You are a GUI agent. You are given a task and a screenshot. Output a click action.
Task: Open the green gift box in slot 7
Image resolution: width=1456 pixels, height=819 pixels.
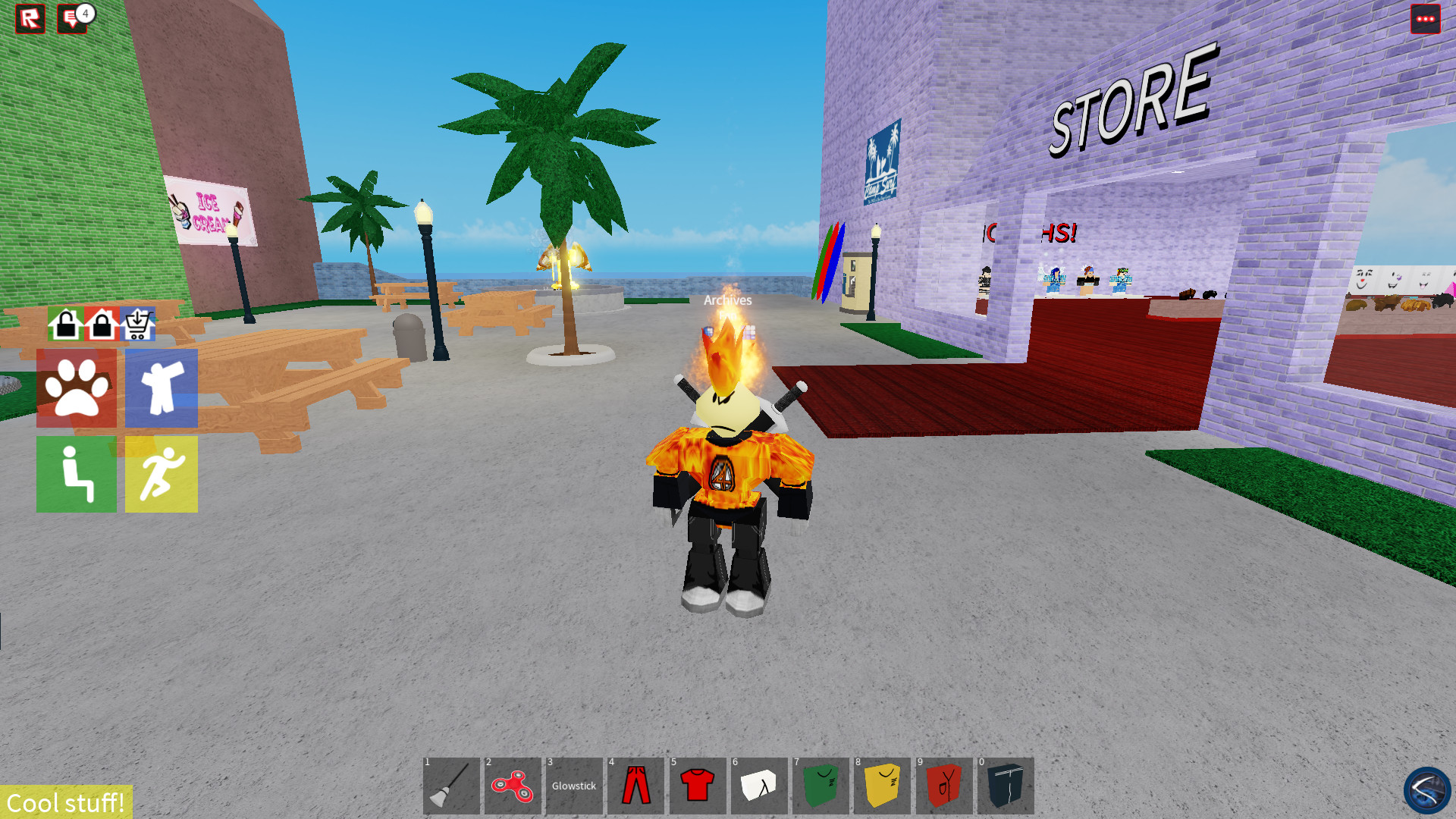click(x=821, y=786)
